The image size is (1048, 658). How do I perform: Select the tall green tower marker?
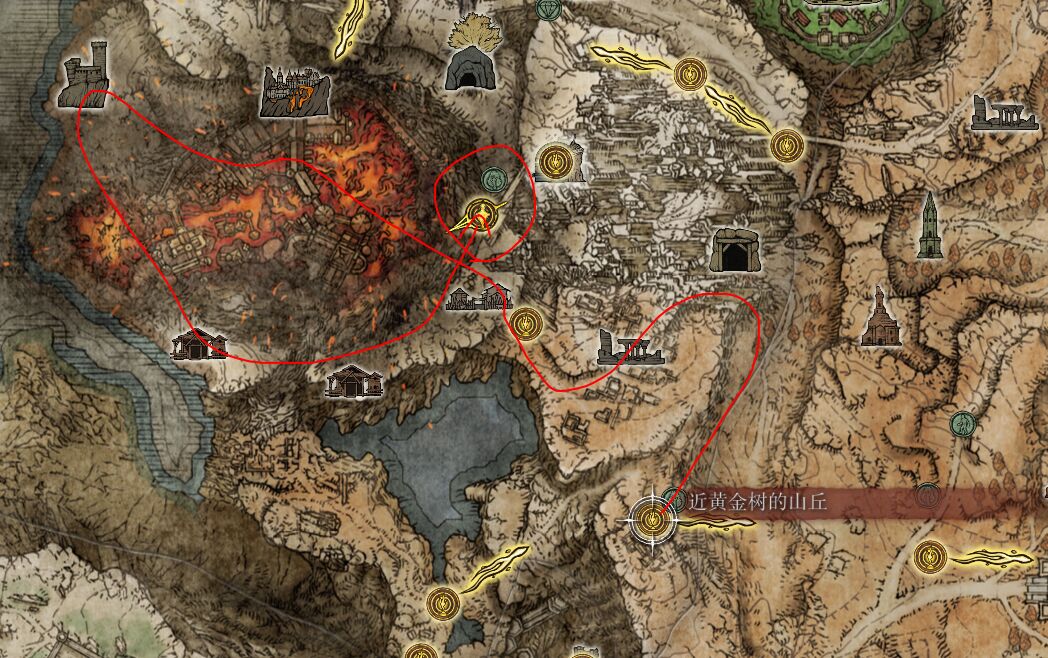point(930,225)
